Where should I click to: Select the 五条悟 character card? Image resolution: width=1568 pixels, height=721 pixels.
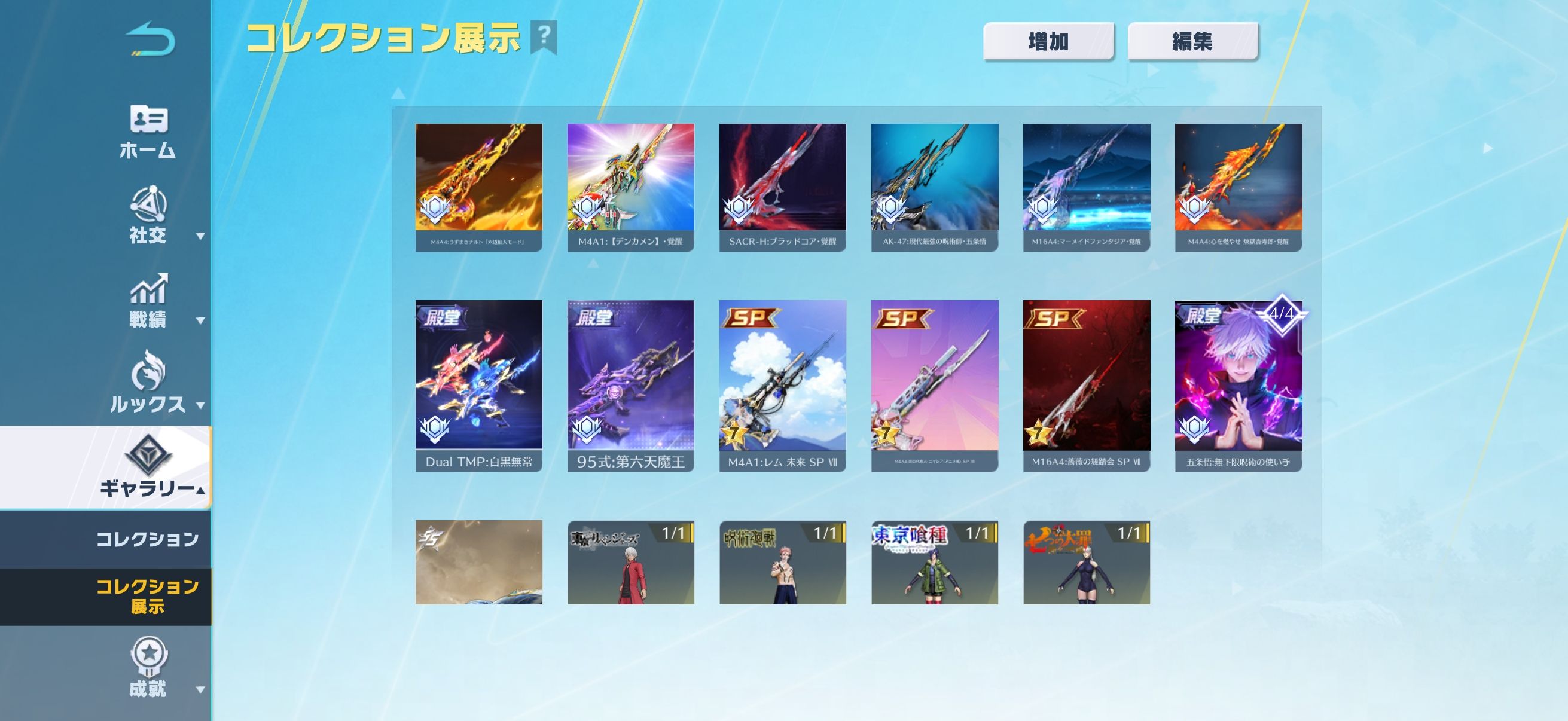pos(1238,385)
